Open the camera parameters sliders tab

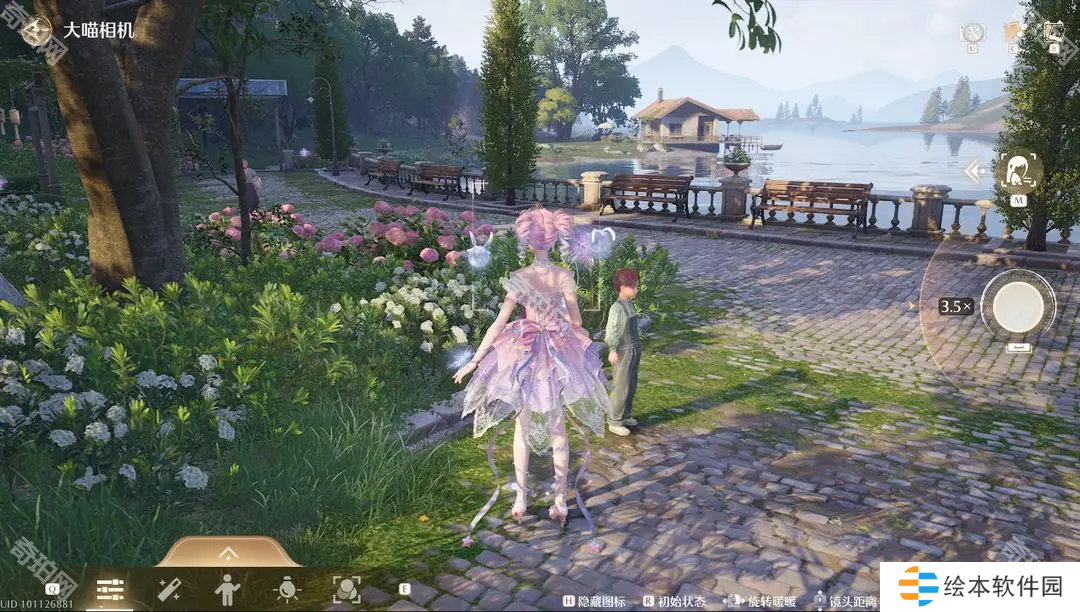click(109, 590)
